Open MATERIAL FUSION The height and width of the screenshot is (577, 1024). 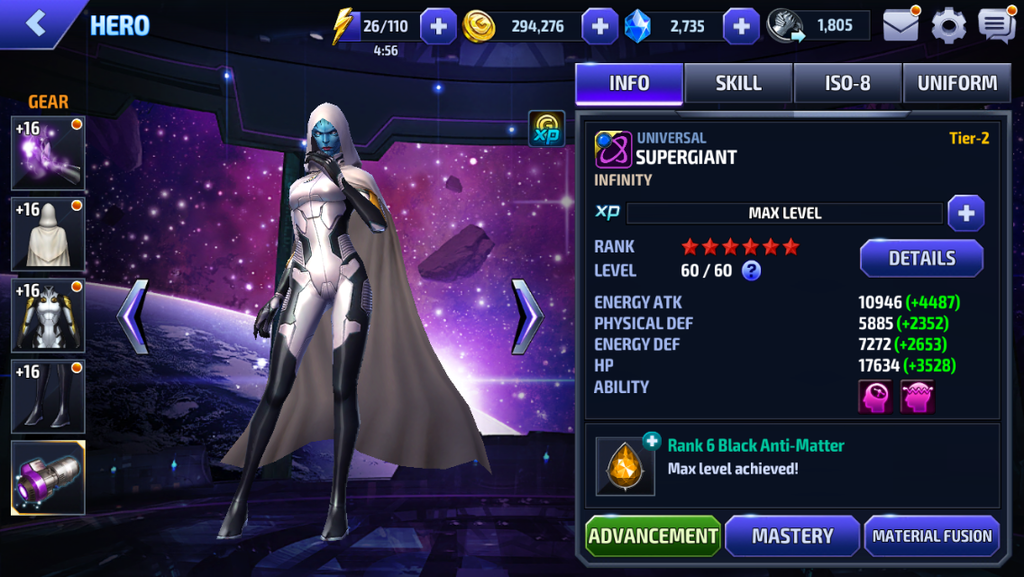tap(931, 536)
